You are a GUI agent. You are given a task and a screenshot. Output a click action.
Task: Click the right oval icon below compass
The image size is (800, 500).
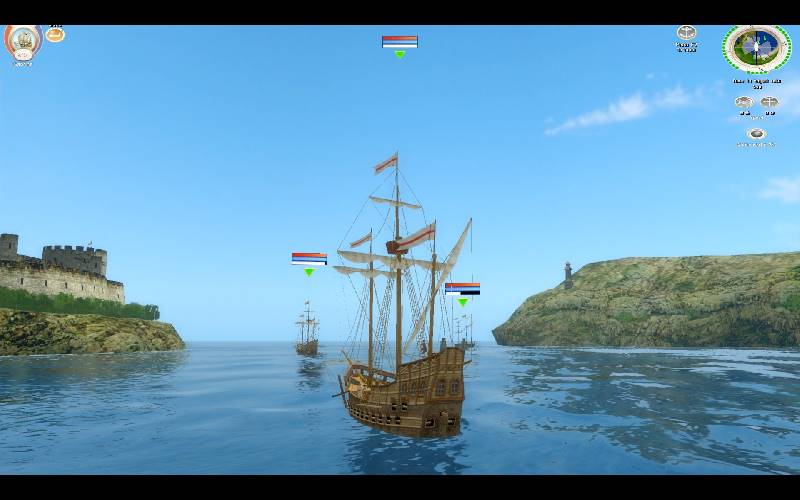coord(769,102)
